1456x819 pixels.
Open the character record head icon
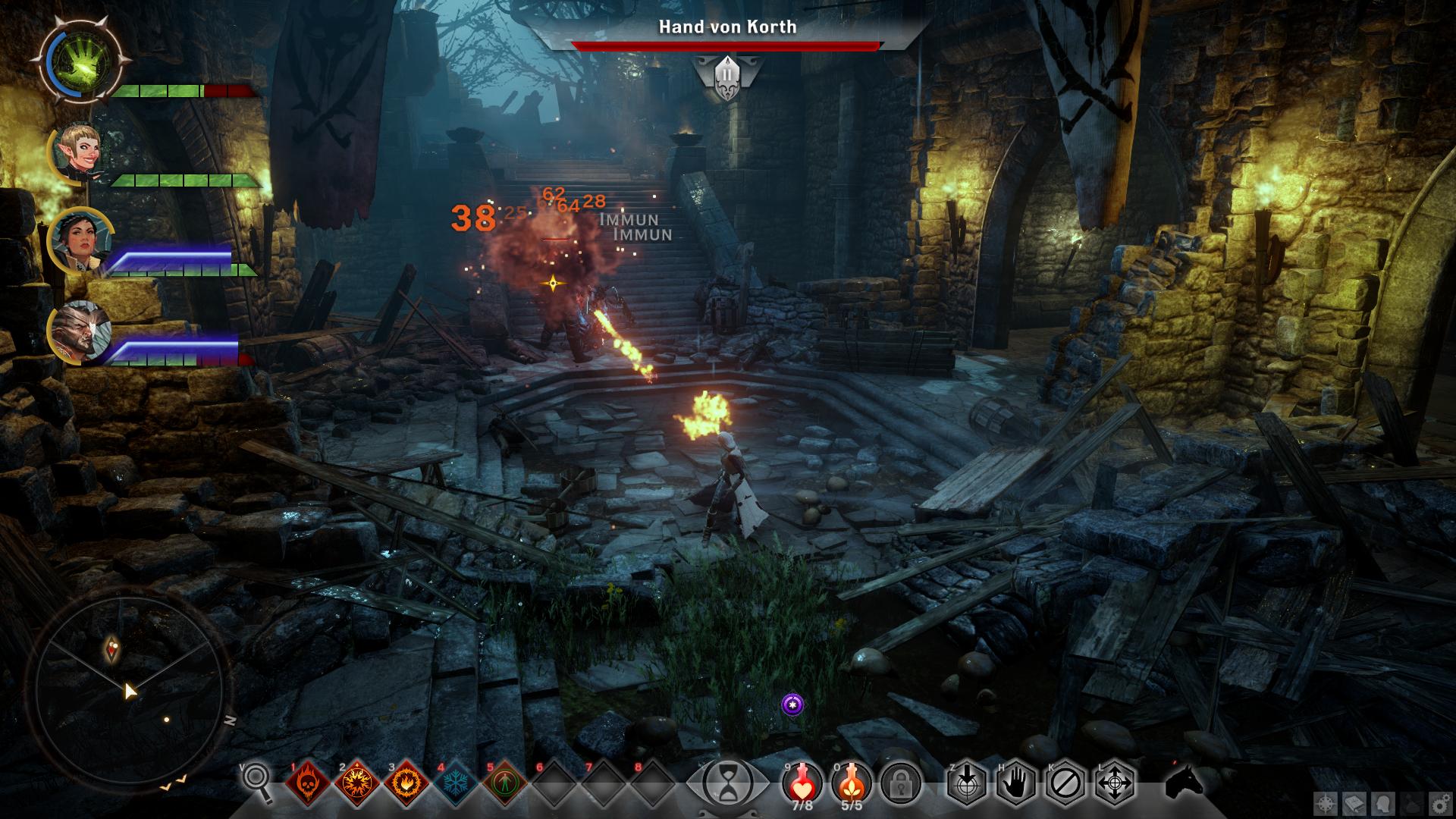(1382, 803)
